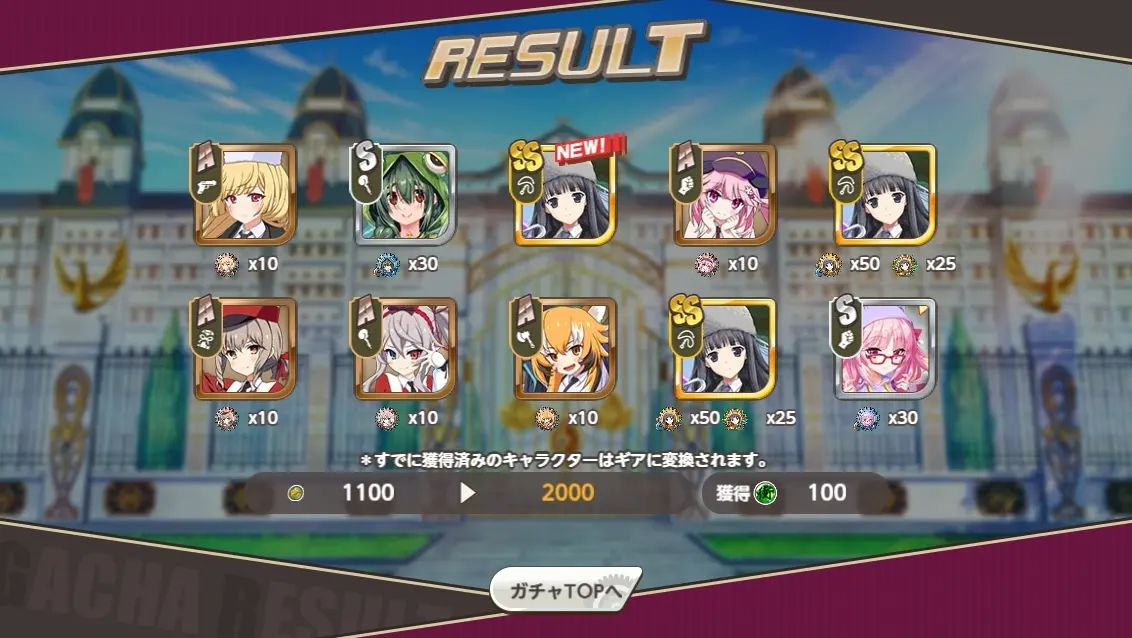Open the SS card marked NEW!
The image size is (1132, 638).
pyautogui.click(x=565, y=196)
